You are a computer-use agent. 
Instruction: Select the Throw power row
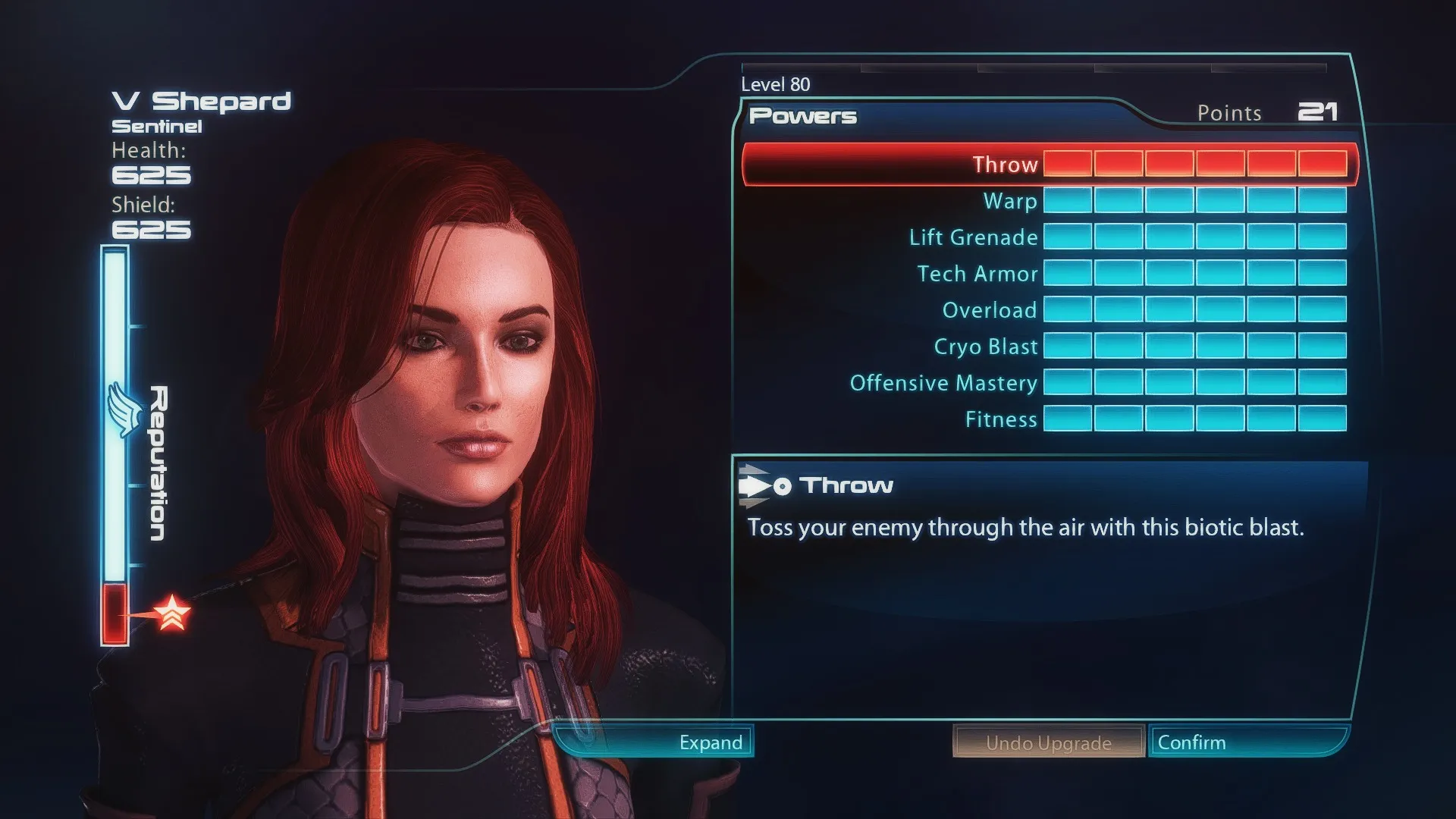(1004, 165)
